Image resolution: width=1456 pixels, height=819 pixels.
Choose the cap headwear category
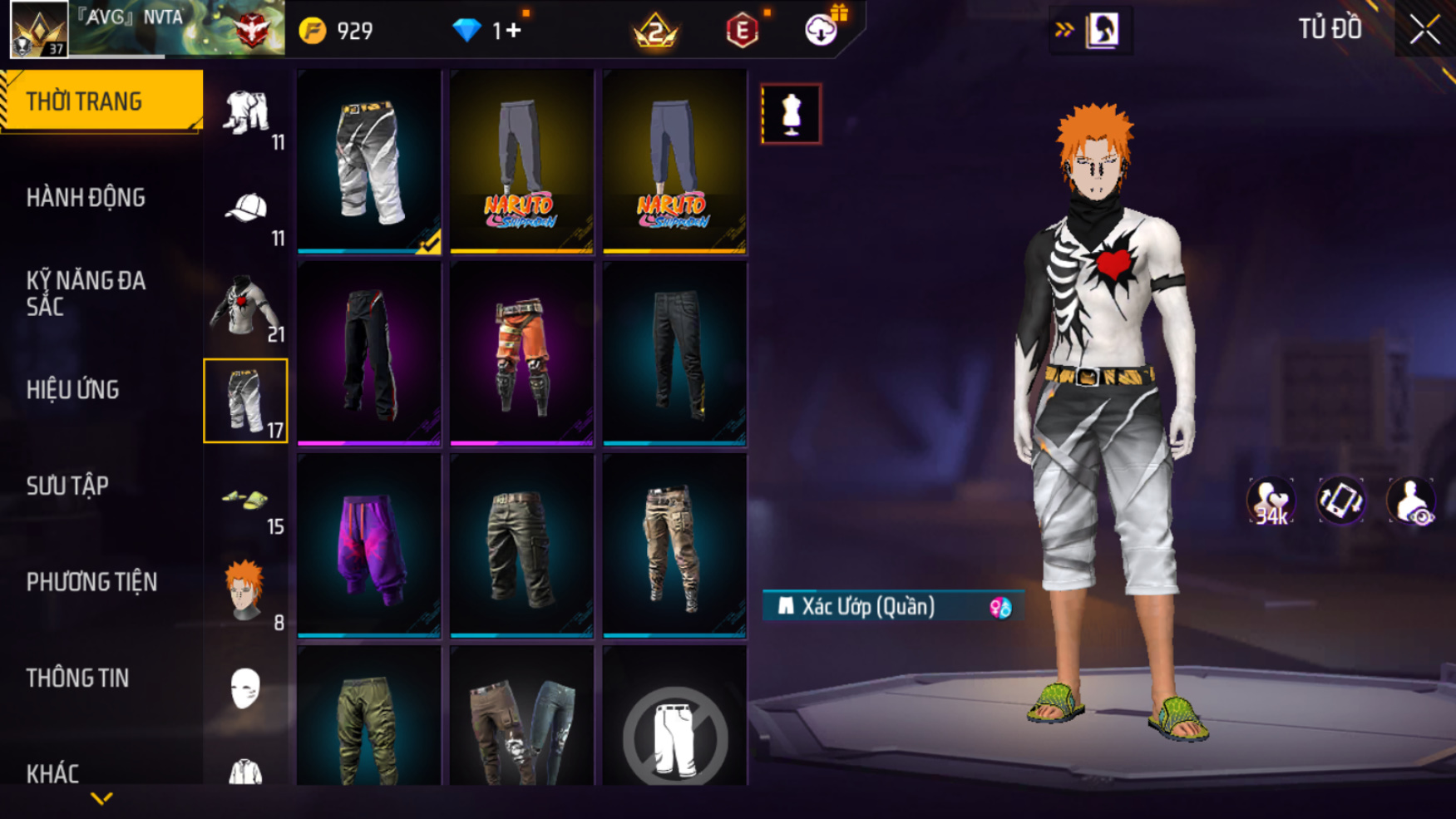(246, 208)
